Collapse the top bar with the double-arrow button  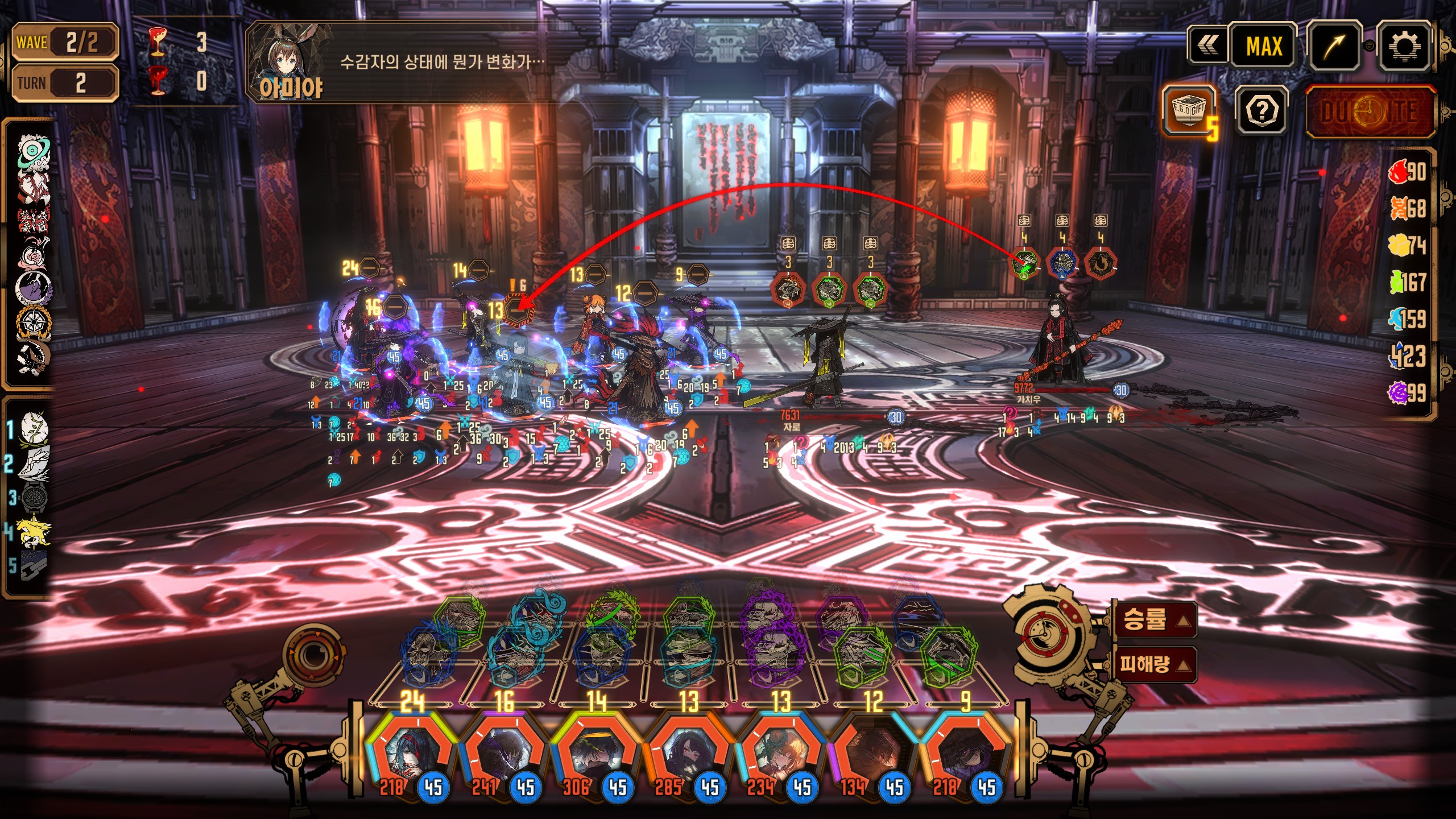[1207, 45]
